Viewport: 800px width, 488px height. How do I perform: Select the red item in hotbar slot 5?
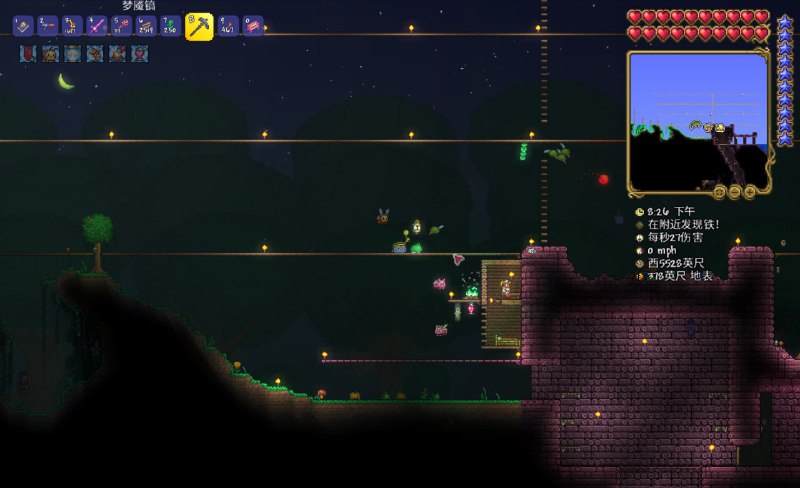[122, 25]
